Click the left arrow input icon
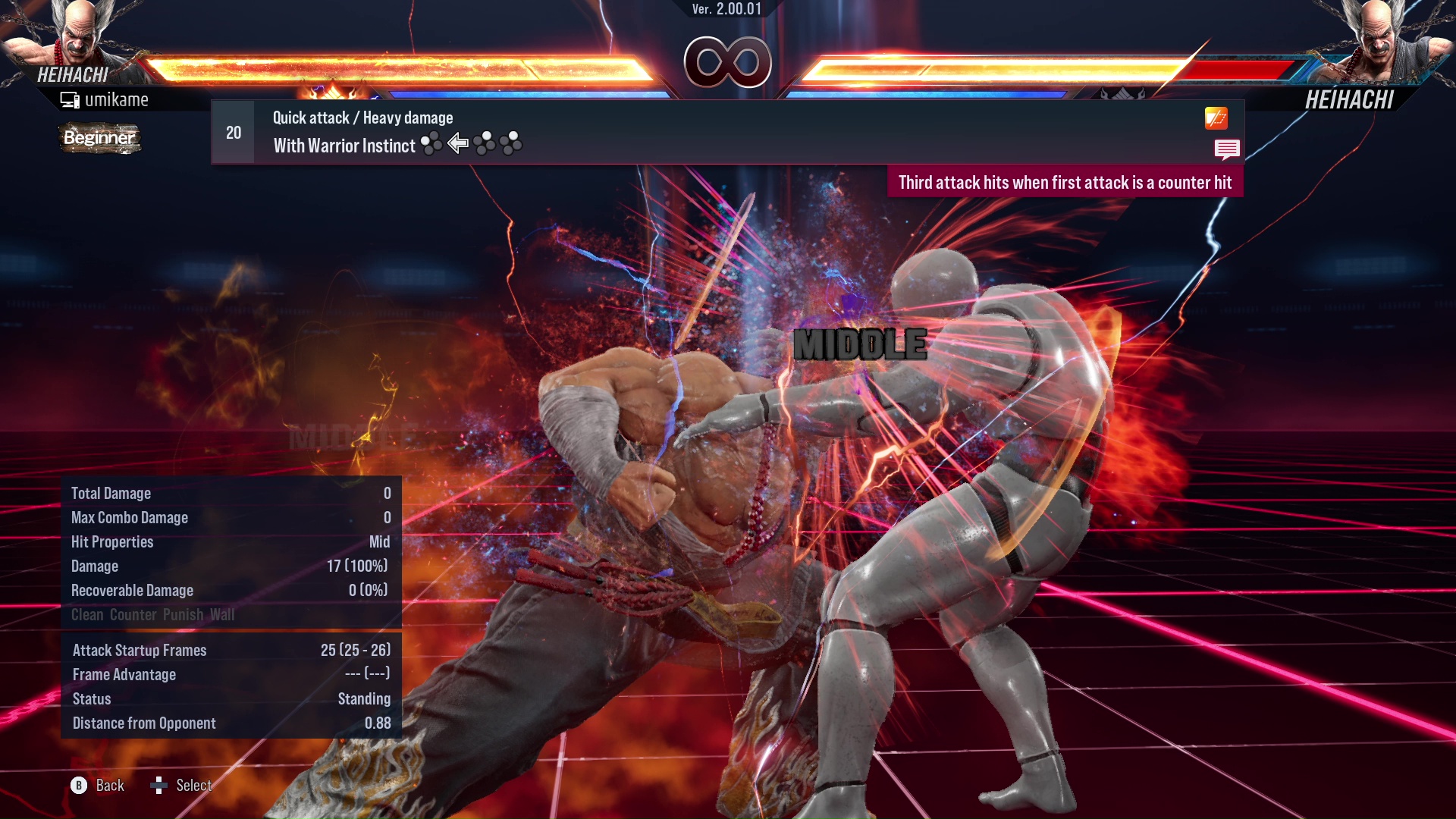Image resolution: width=1456 pixels, height=819 pixels. coord(458,144)
